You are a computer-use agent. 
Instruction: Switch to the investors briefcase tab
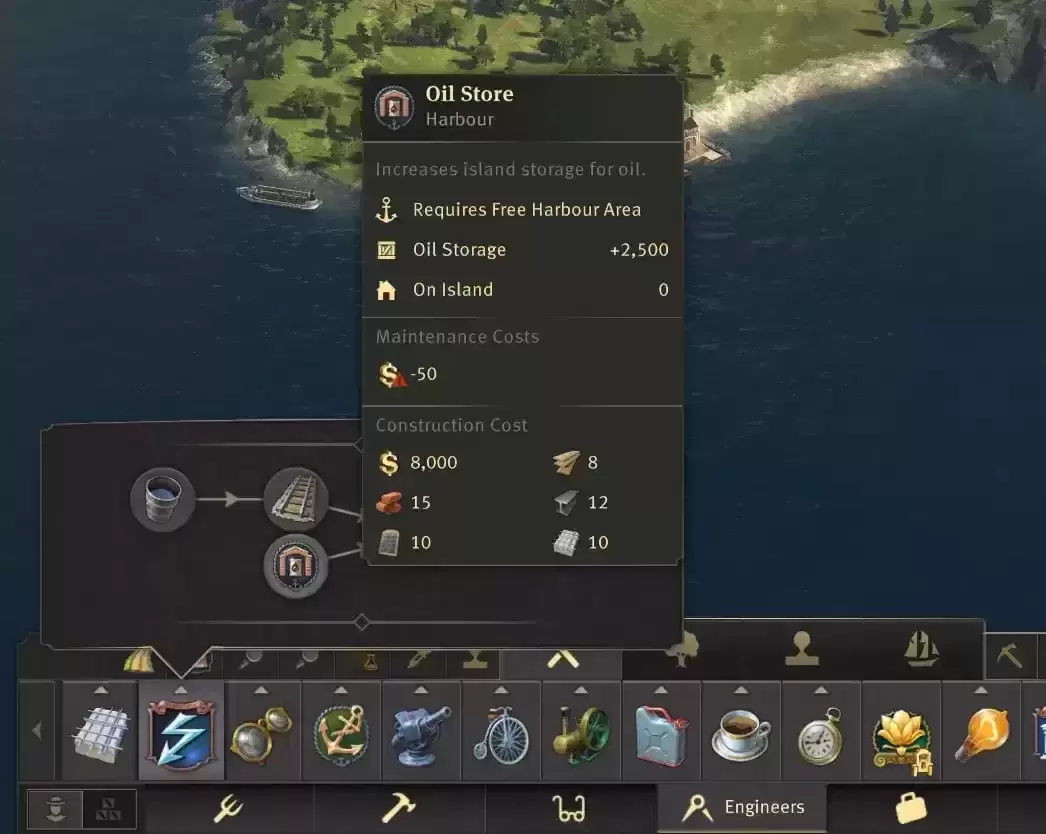coord(910,808)
